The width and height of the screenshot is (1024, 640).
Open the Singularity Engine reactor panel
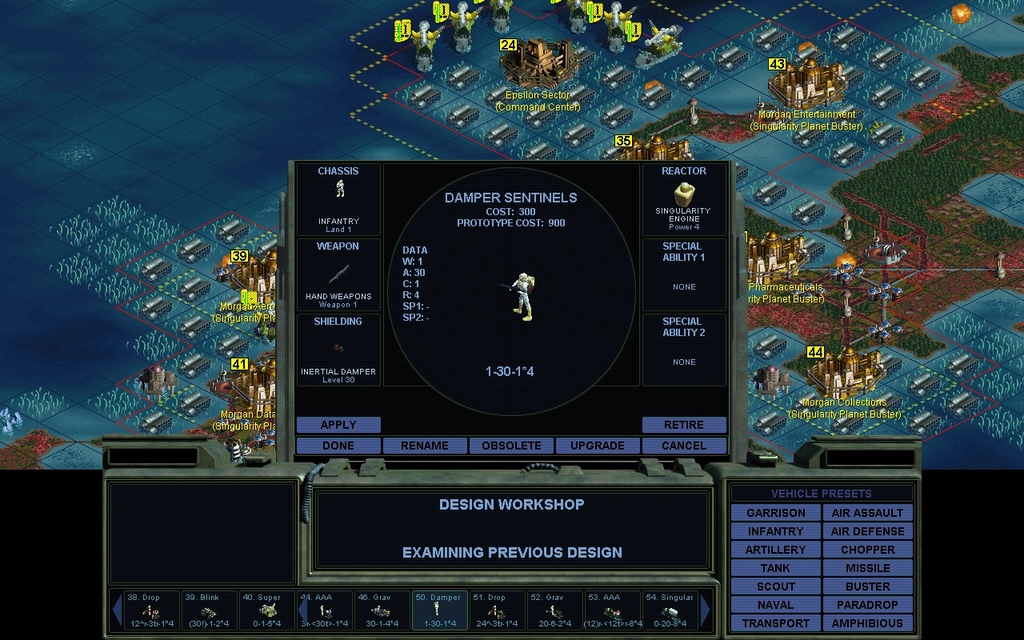click(684, 200)
